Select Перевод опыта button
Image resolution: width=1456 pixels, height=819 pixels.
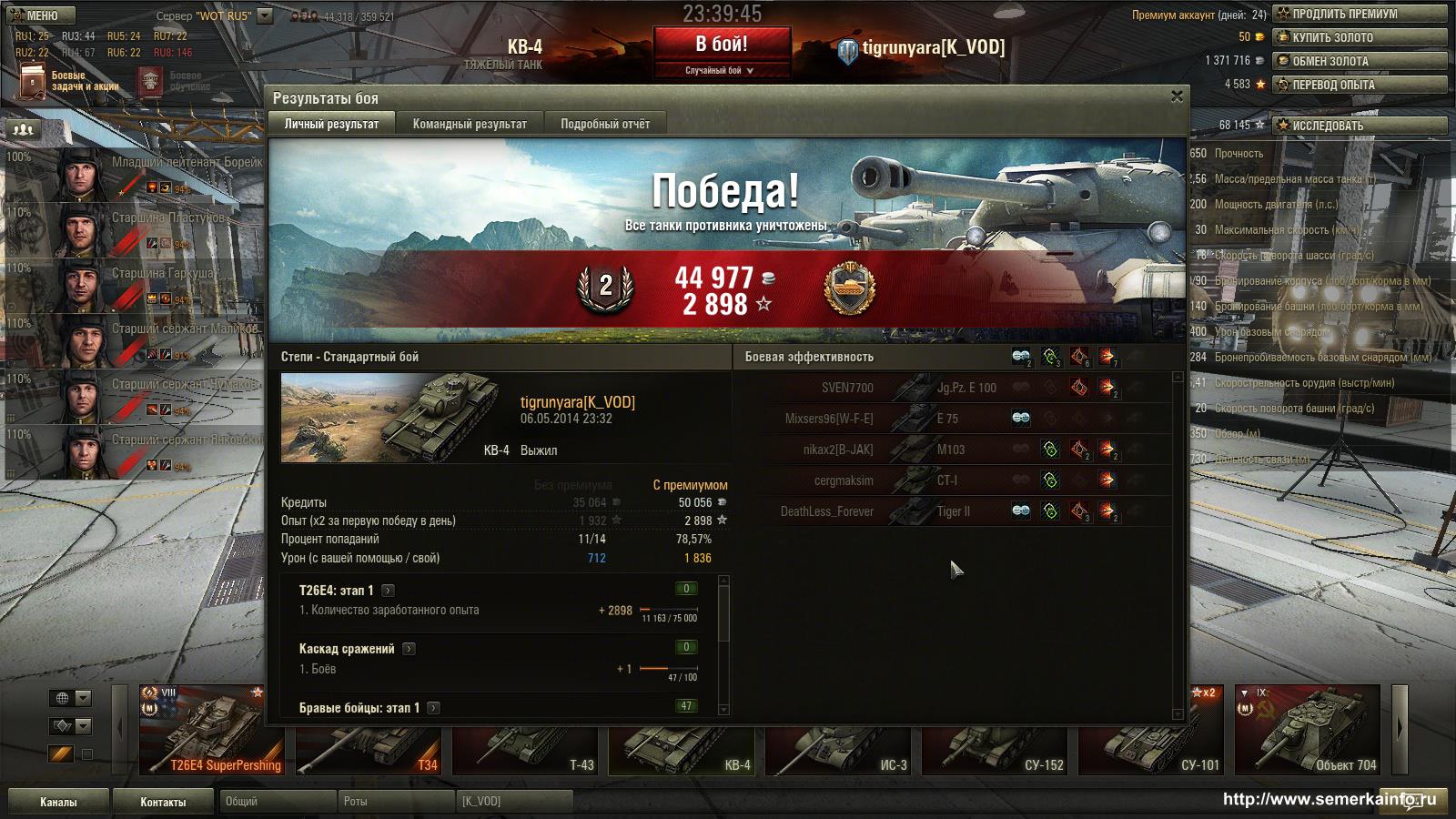1360,85
